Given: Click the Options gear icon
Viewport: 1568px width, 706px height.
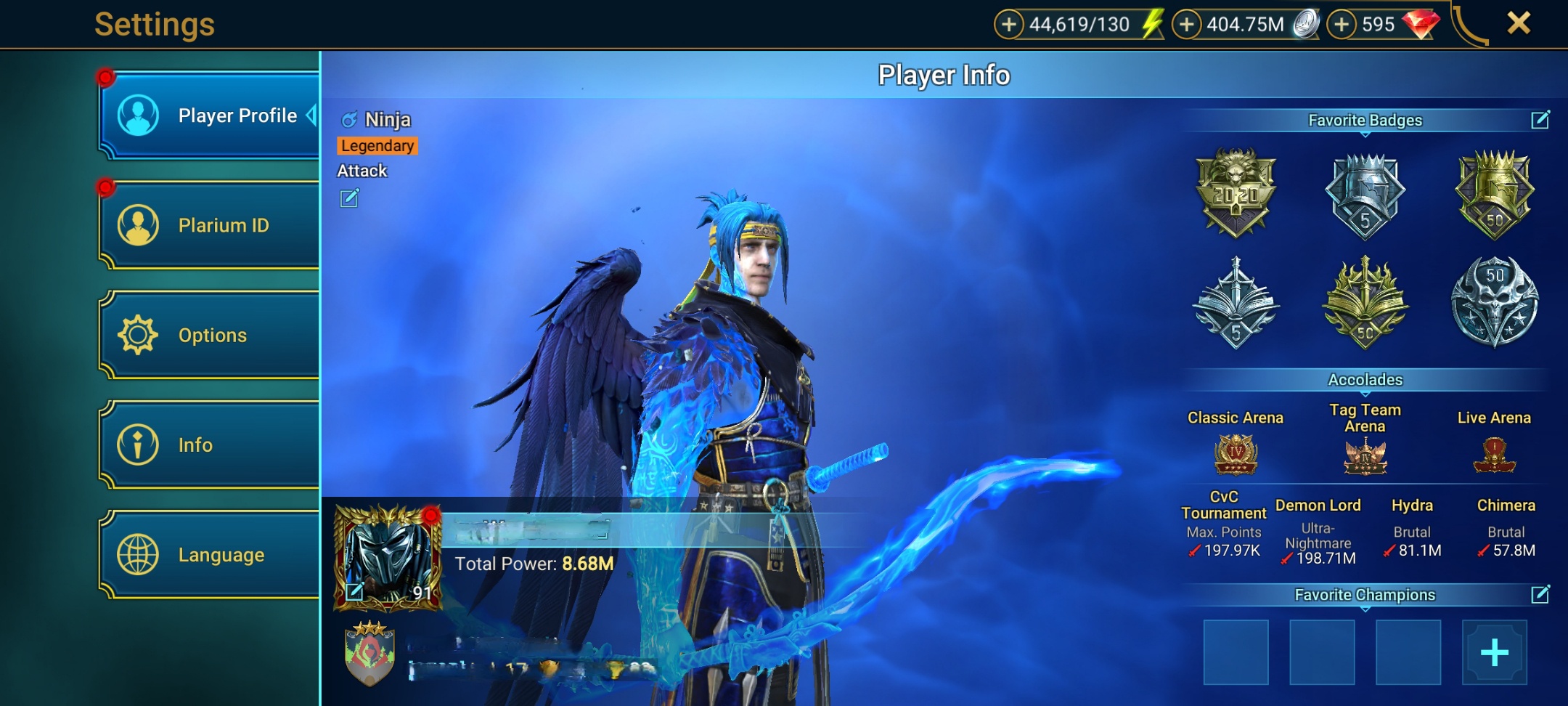Looking at the screenshot, I should [x=138, y=335].
